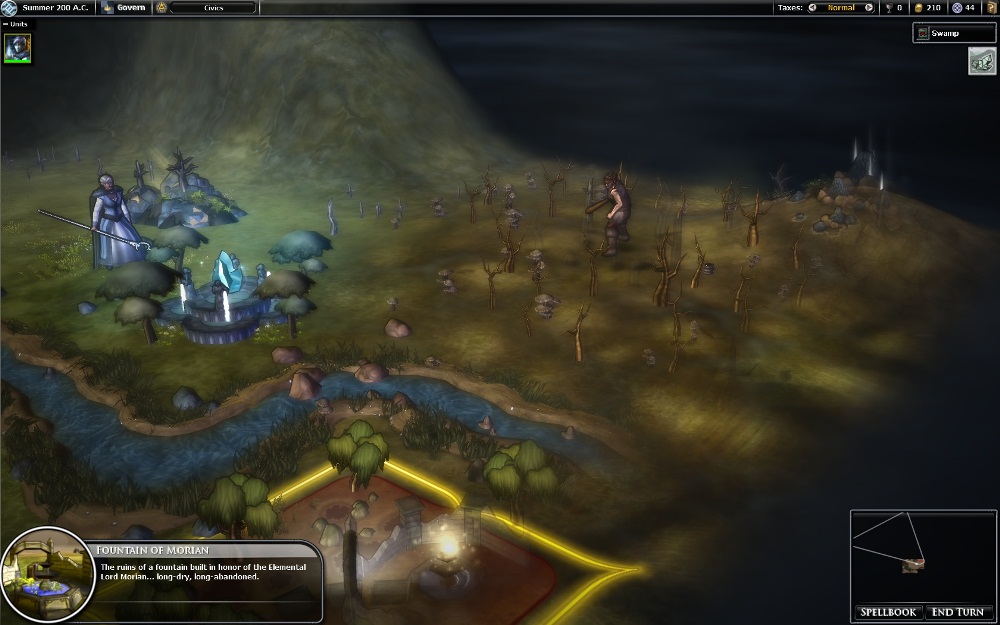Raise taxes with the right arrow
Image resolution: width=1000 pixels, height=625 pixels.
click(868, 8)
